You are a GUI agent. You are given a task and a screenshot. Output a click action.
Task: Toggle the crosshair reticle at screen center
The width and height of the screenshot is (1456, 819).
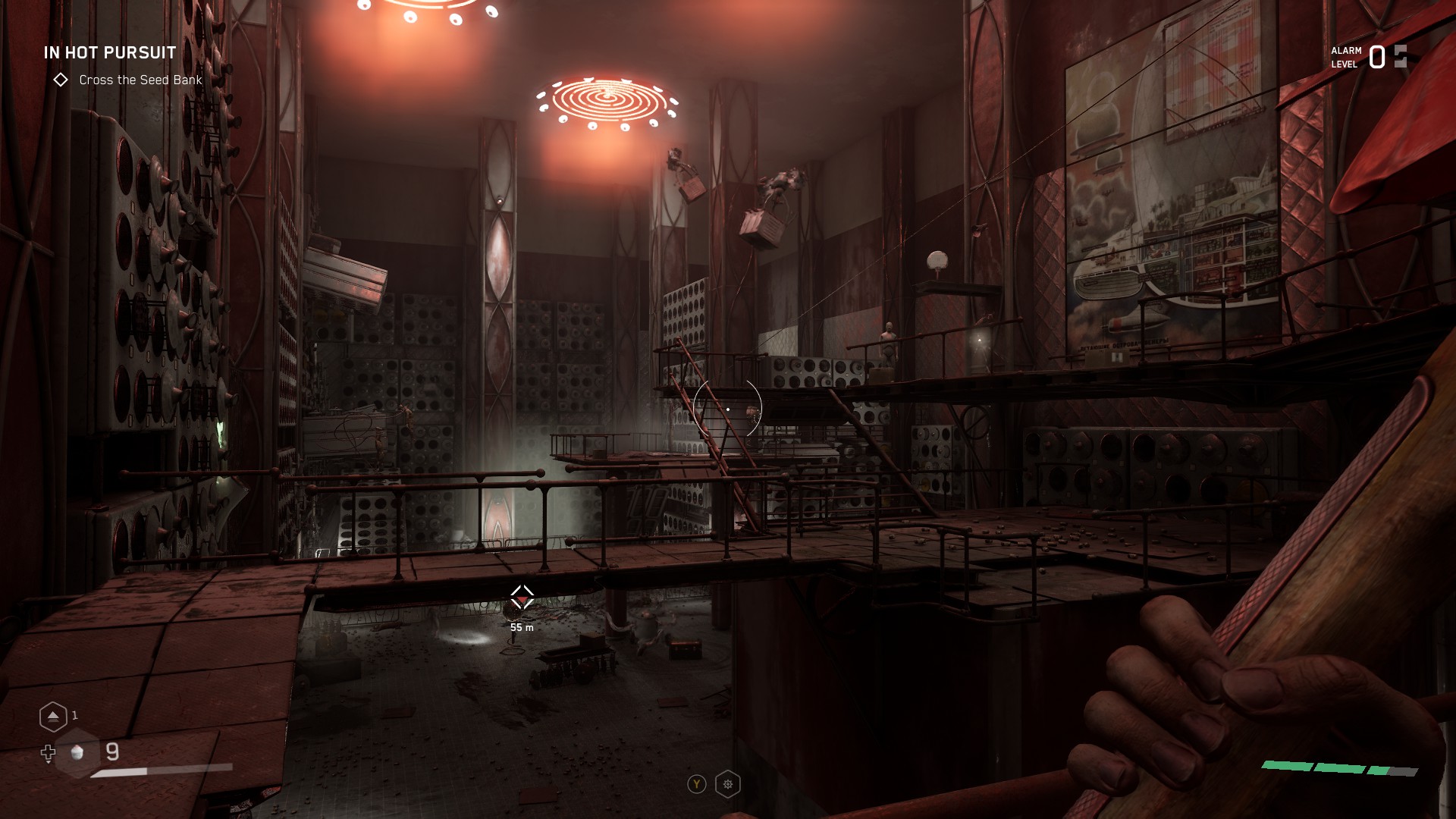pyautogui.click(x=727, y=409)
